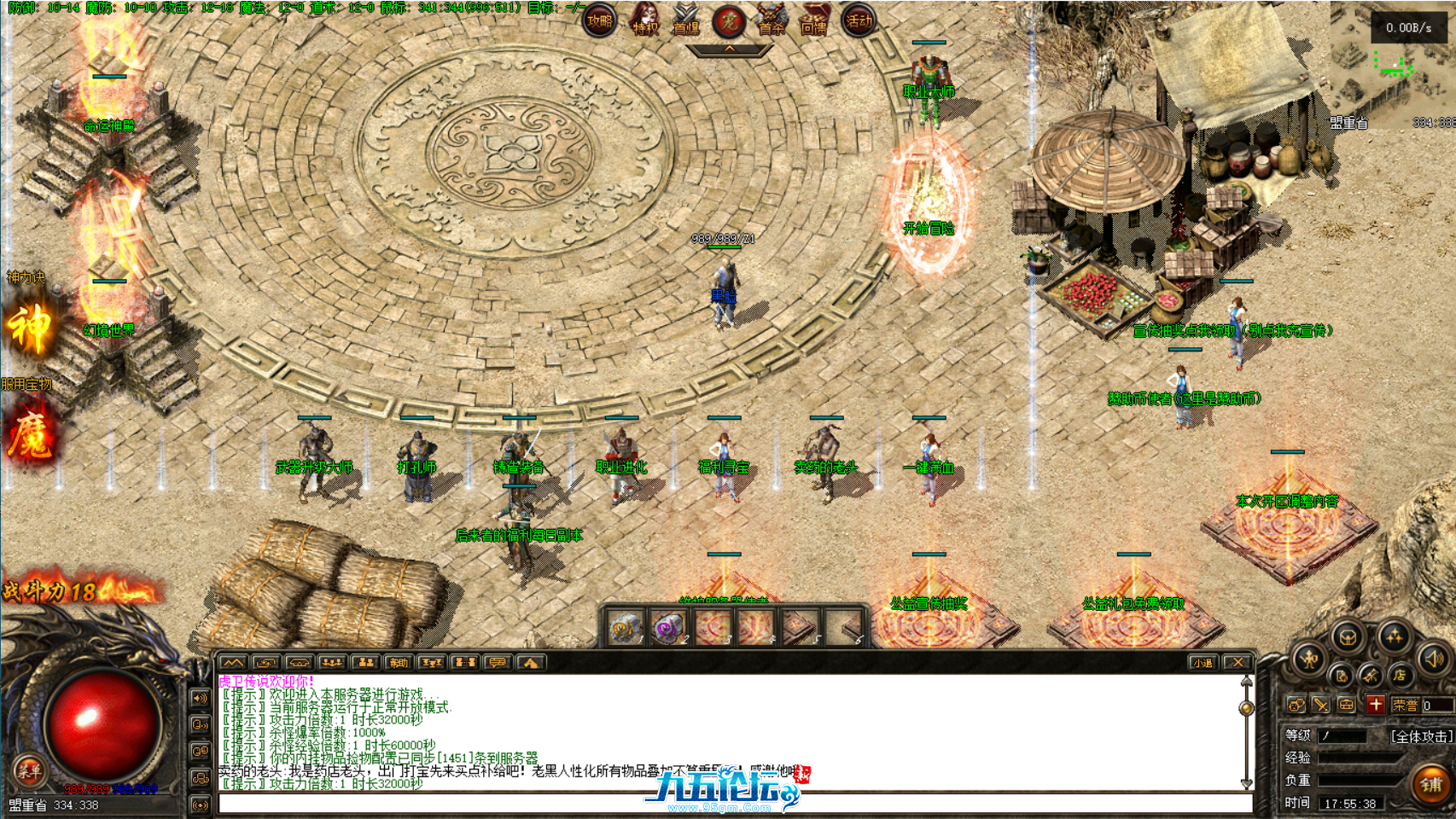Open the bag icon in the status panel

pos(1345,705)
